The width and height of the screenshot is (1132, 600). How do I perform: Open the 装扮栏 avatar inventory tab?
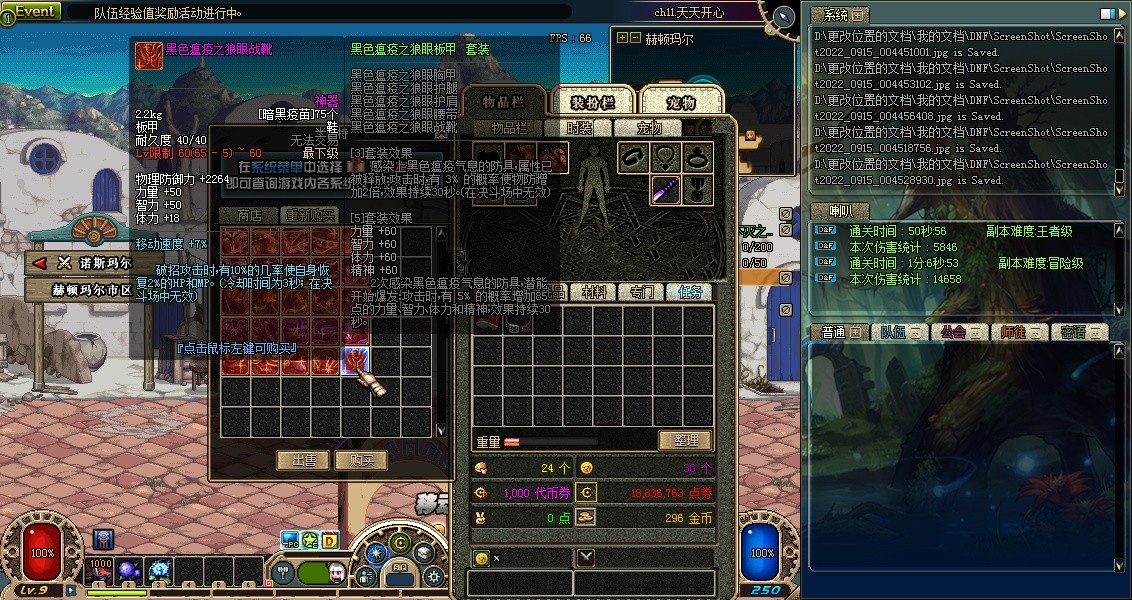tap(592, 102)
